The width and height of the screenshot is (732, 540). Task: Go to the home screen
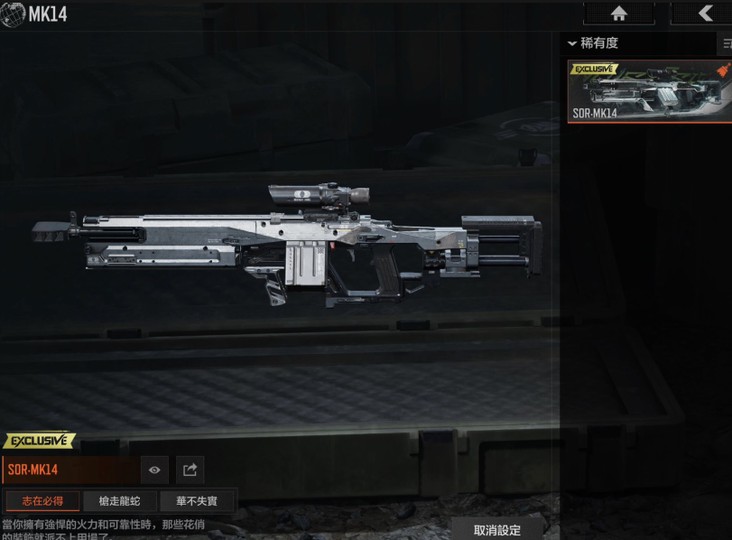click(x=618, y=13)
